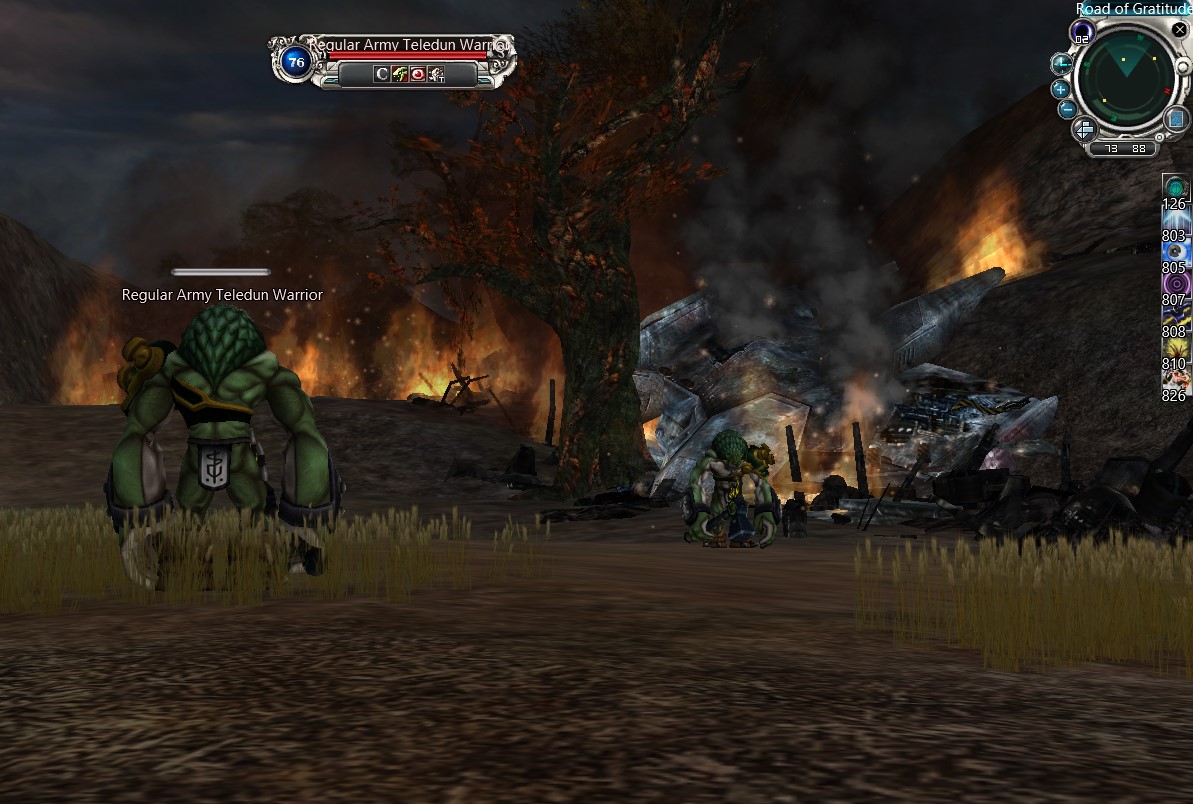Click the white figure "T" target icon

(x=437, y=74)
